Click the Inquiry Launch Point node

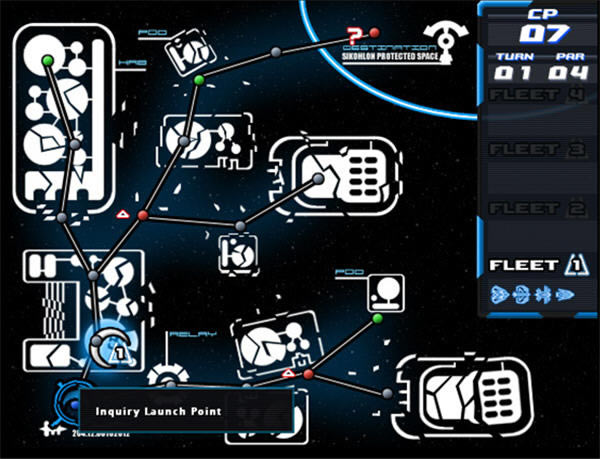73,404
